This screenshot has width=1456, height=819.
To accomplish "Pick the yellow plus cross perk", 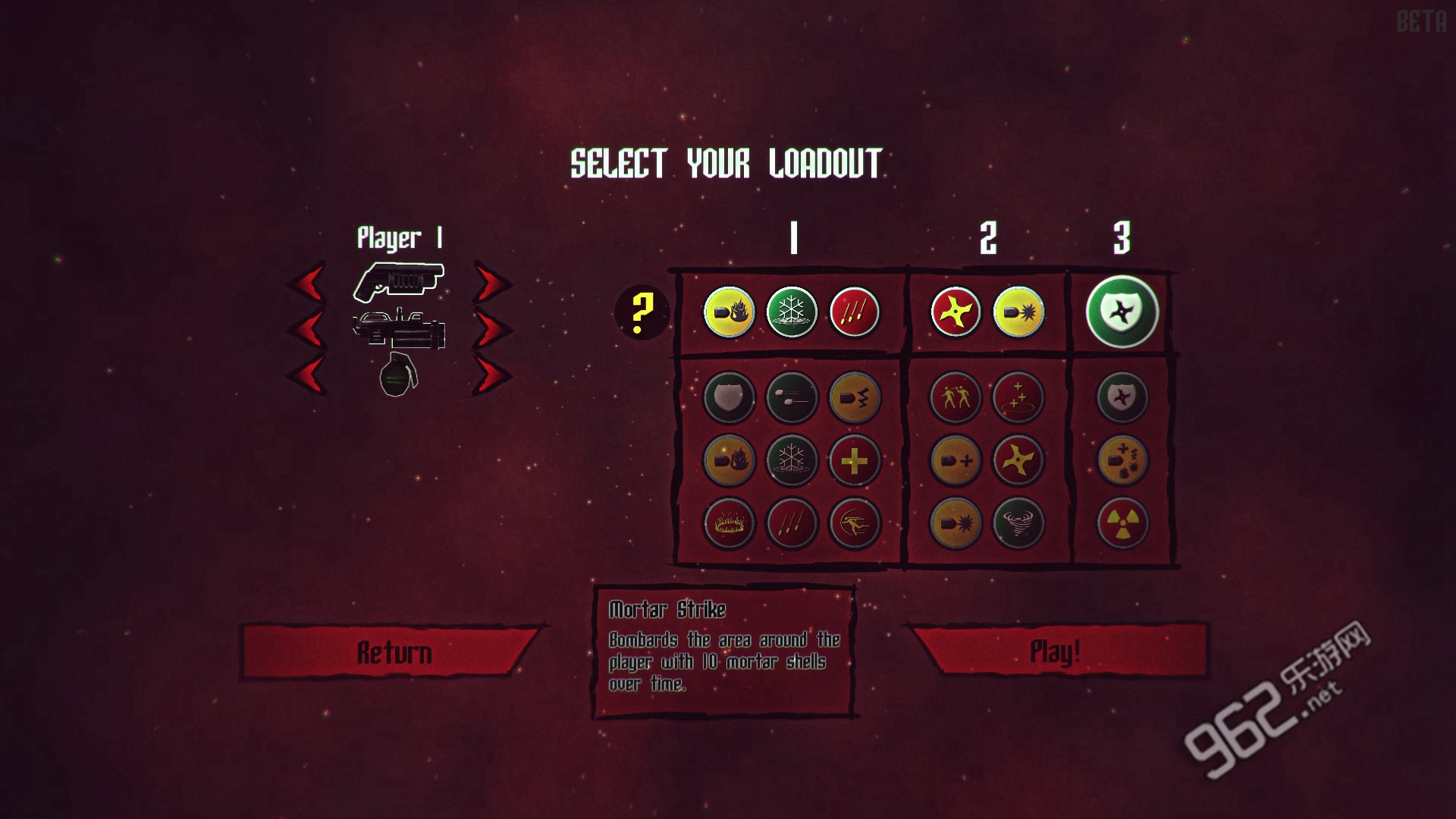I will (855, 460).
